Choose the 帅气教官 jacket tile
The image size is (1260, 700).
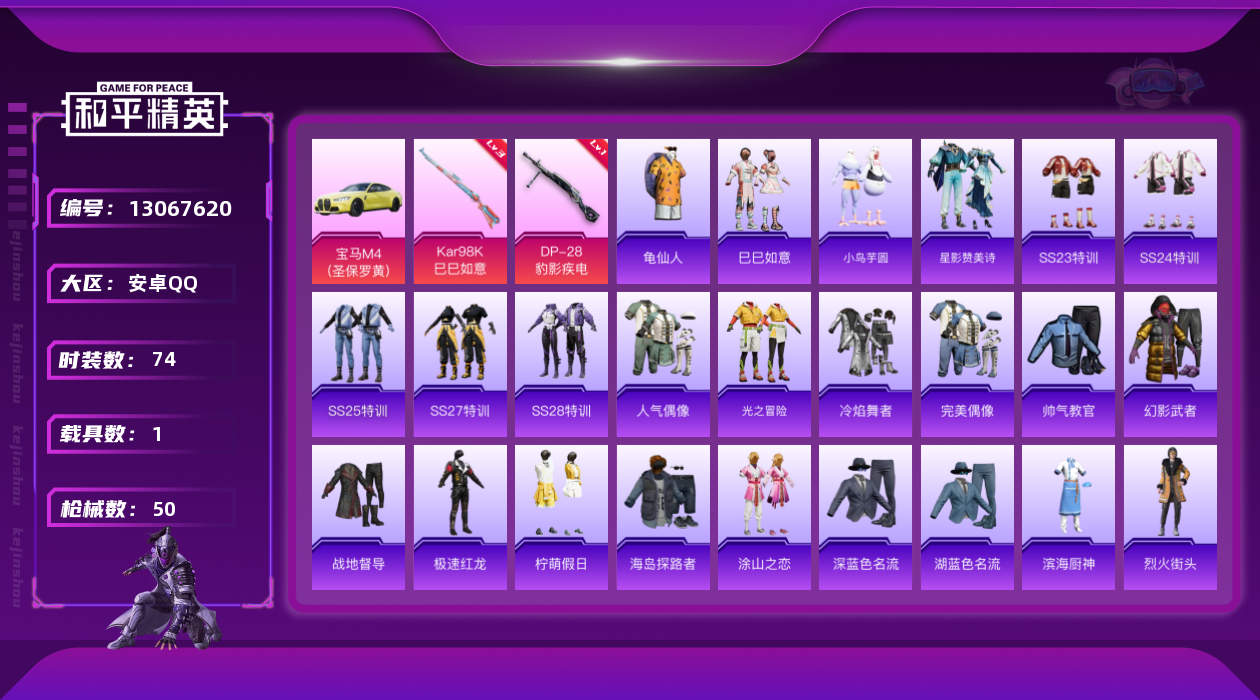1068,364
